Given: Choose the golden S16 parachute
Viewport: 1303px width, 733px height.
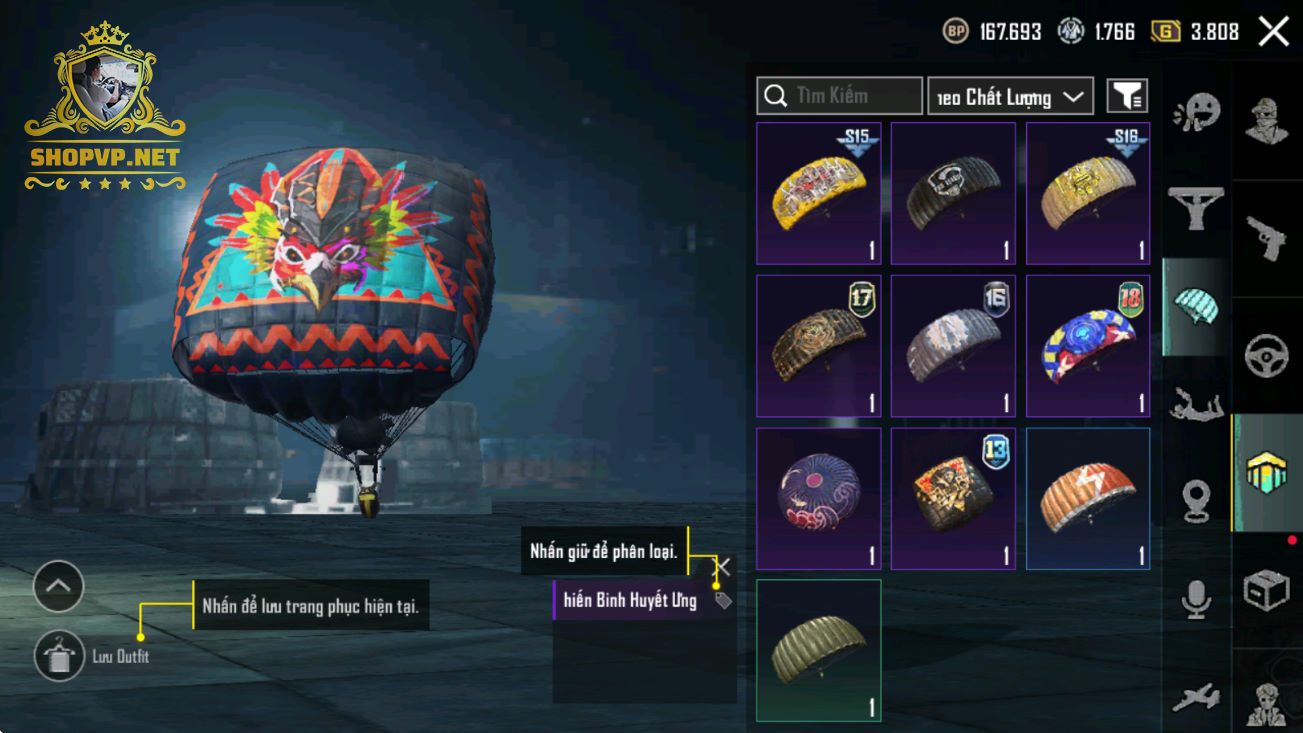Looking at the screenshot, I should click(1088, 193).
